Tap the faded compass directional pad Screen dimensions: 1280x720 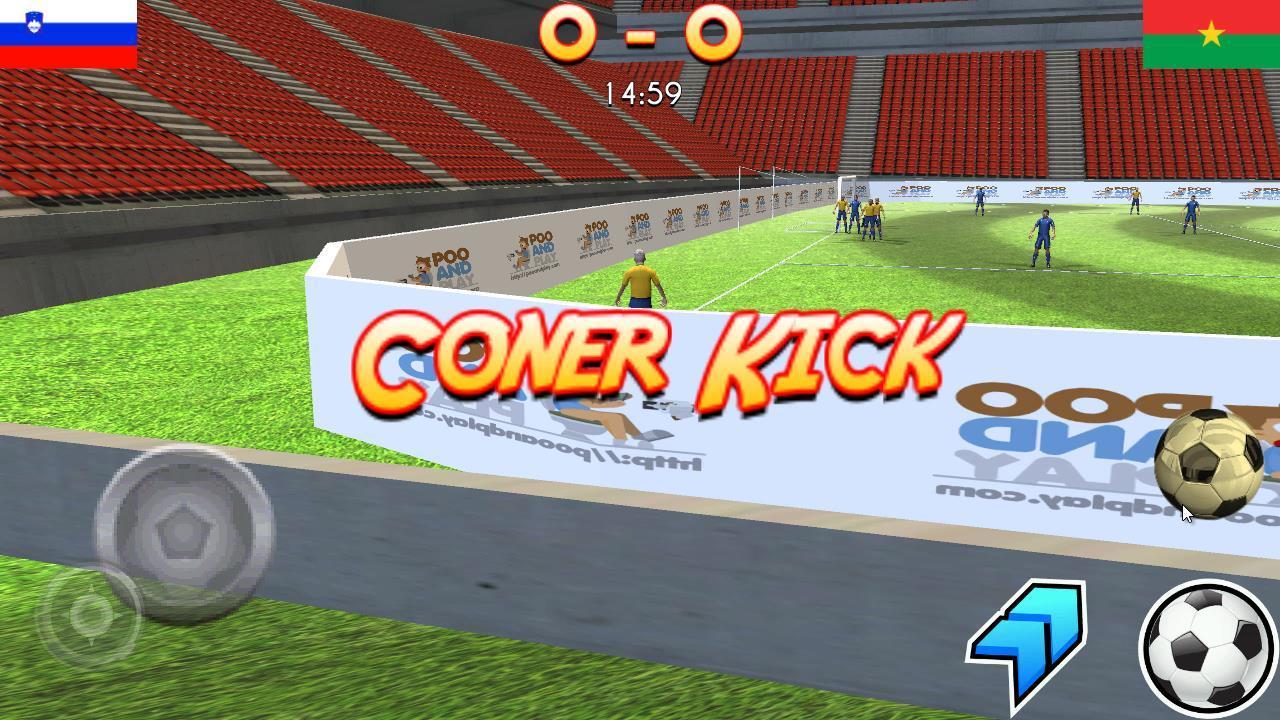90,613
